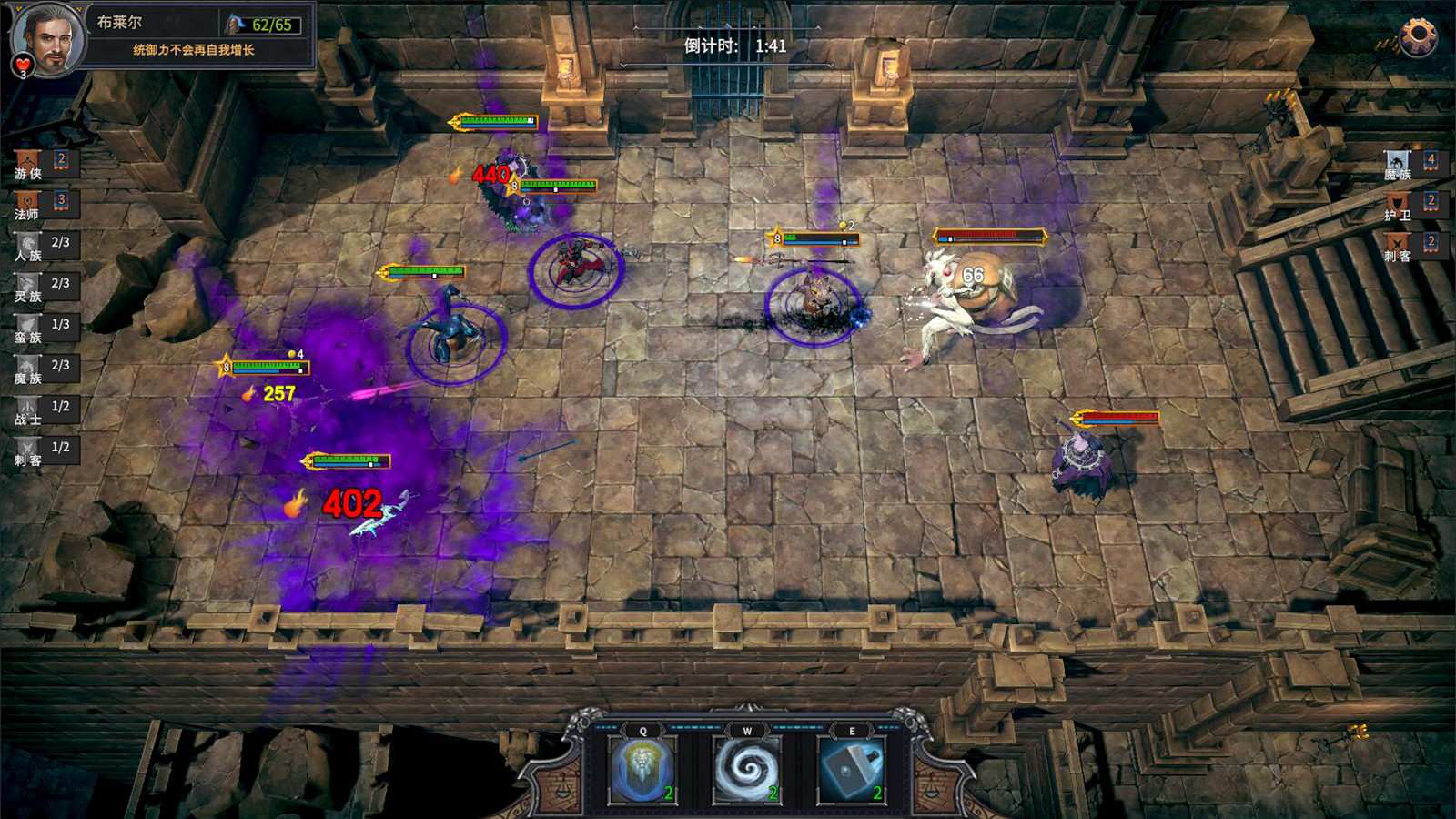This screenshot has height=819, width=1456.
Task: Click the 布莱尔 hero portrait
Action: tap(47, 38)
